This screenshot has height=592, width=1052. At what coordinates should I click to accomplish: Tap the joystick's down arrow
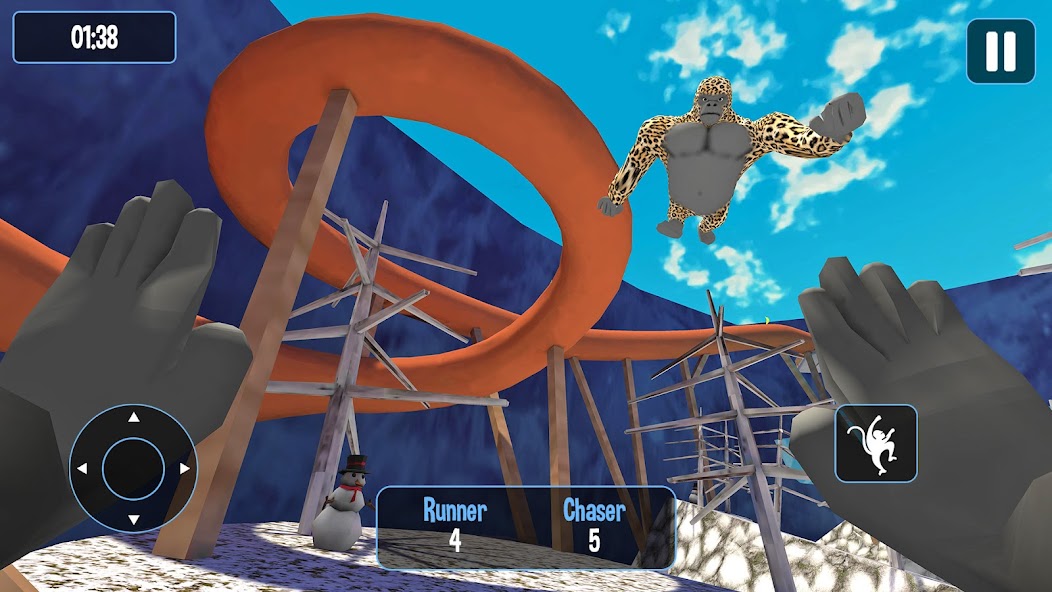[133, 518]
